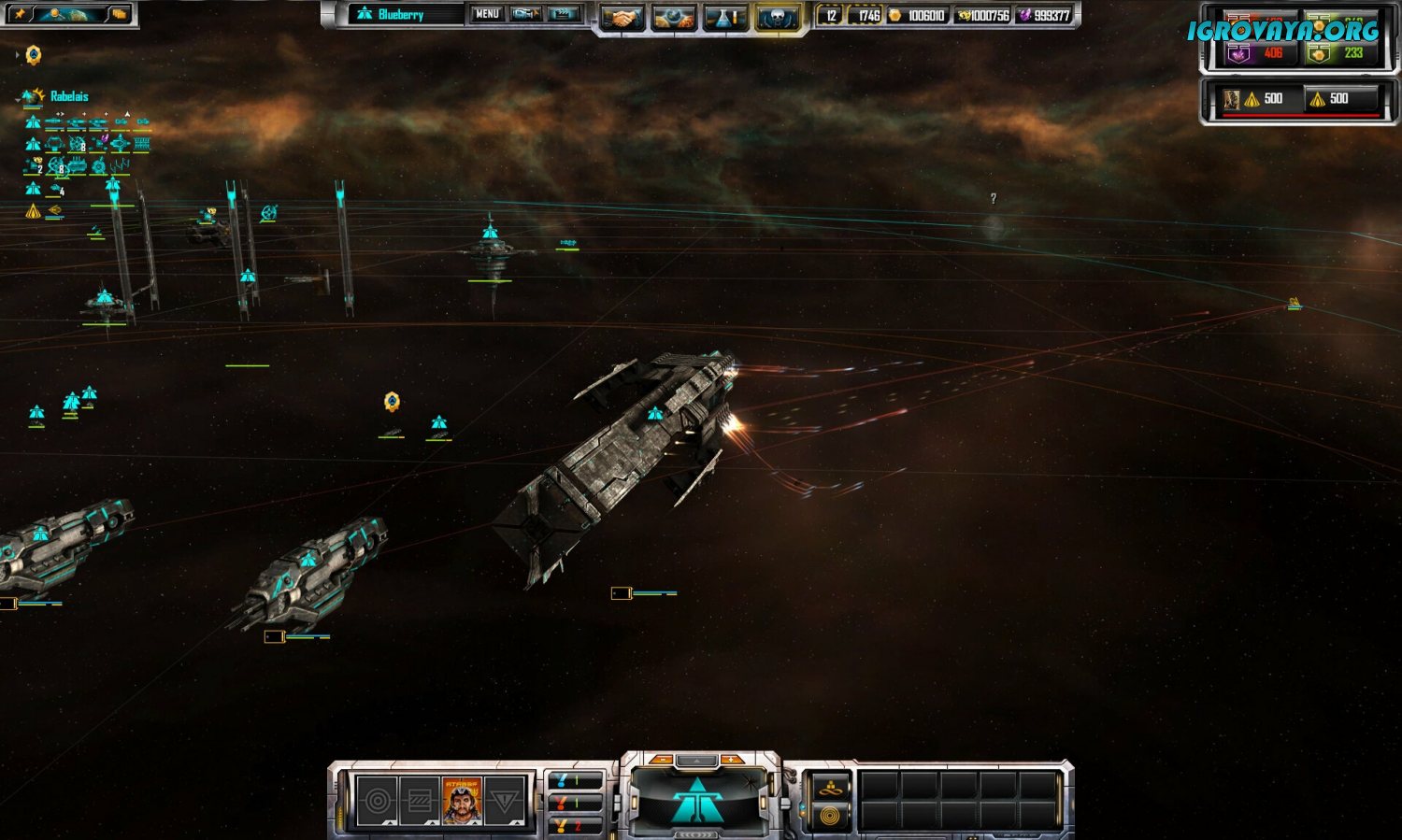Viewport: 1402px width, 840px height.
Task: Activate the gold spiral rings button
Action: pos(828,816)
